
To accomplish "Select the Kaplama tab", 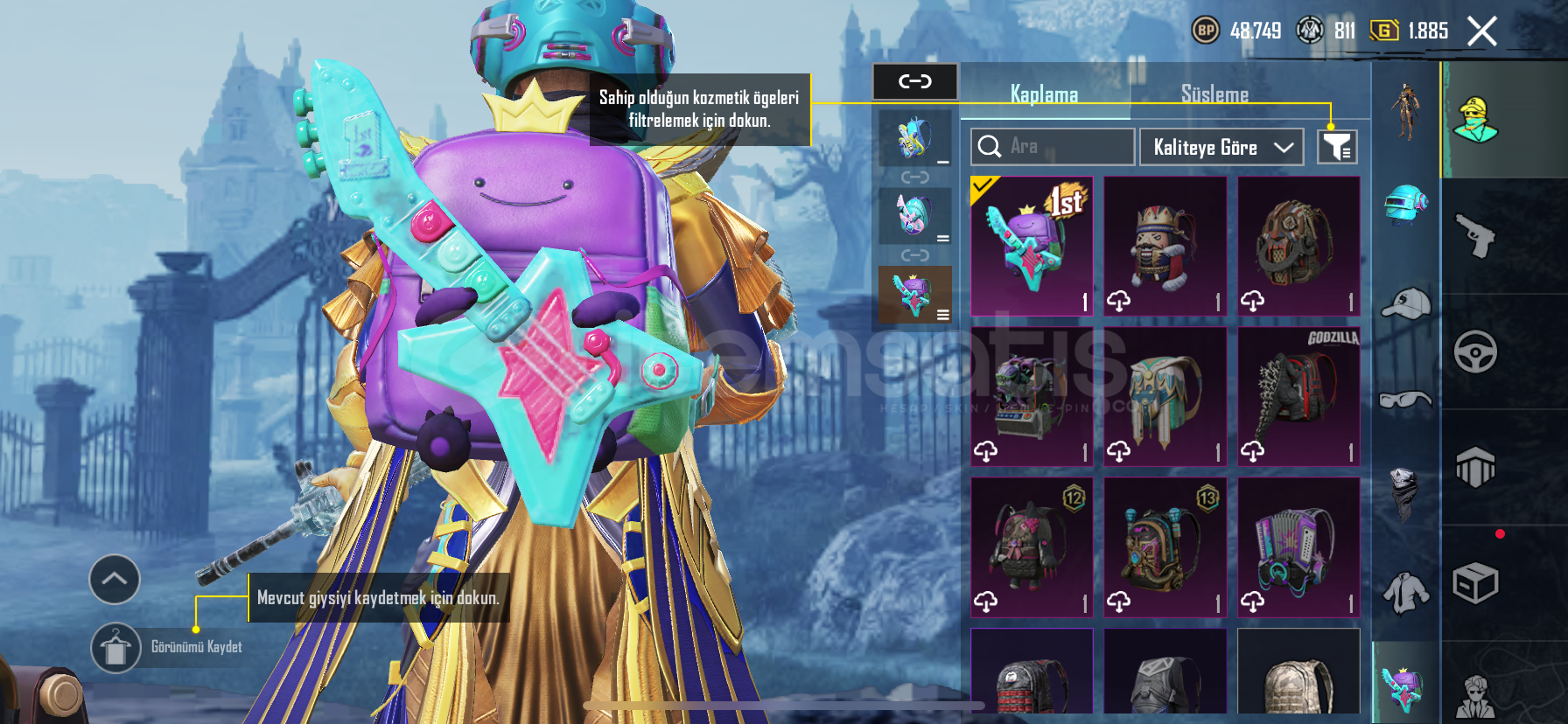I will [x=1044, y=94].
